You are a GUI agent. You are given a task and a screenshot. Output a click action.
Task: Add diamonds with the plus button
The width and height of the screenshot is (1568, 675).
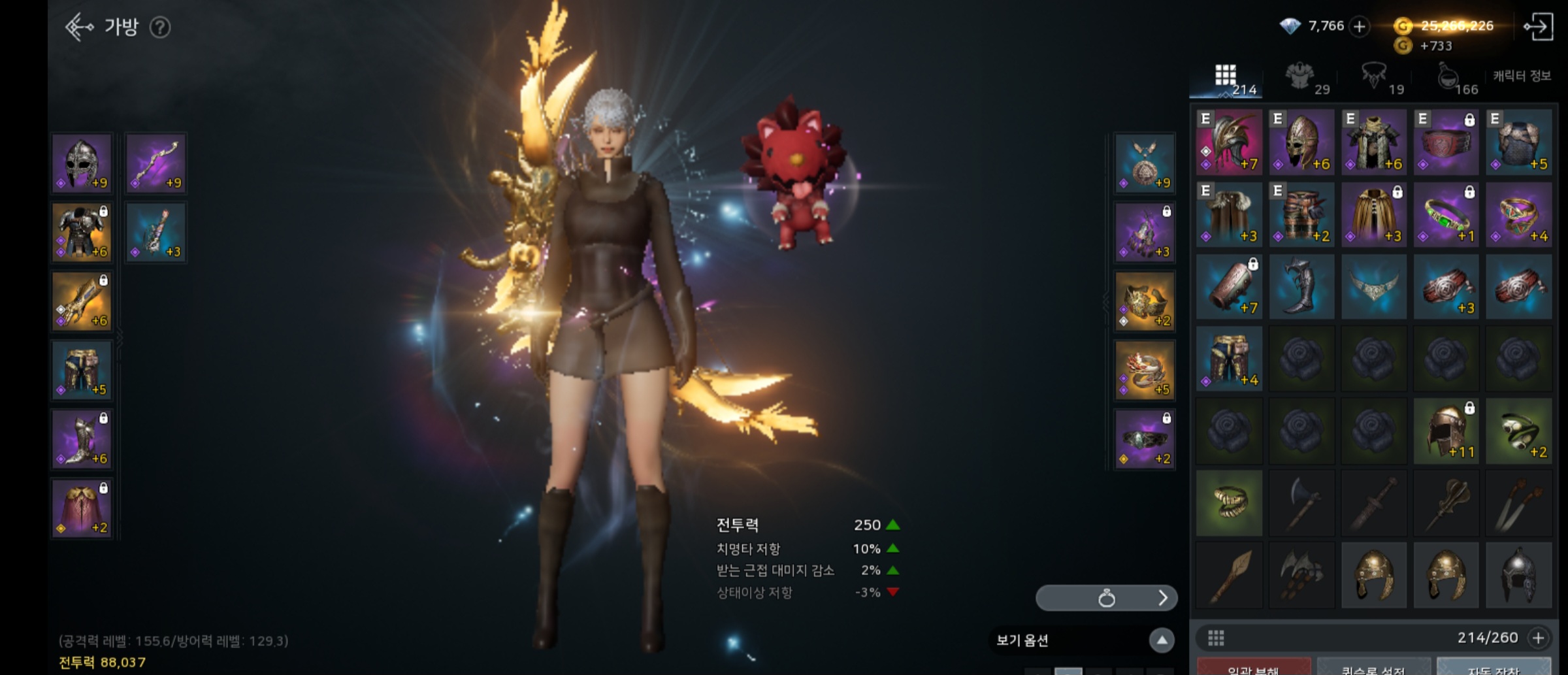tap(1360, 27)
